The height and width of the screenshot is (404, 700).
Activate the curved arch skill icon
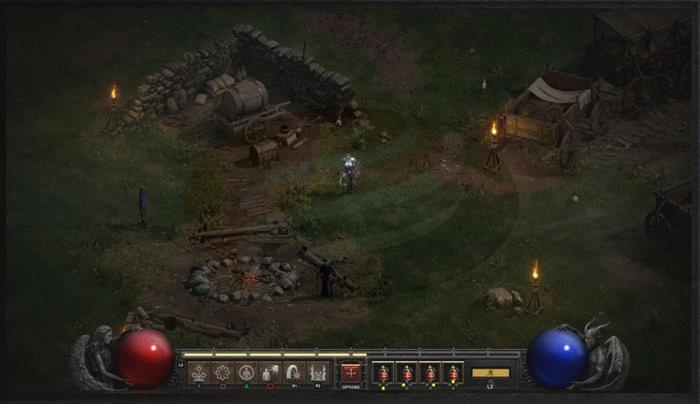point(293,373)
